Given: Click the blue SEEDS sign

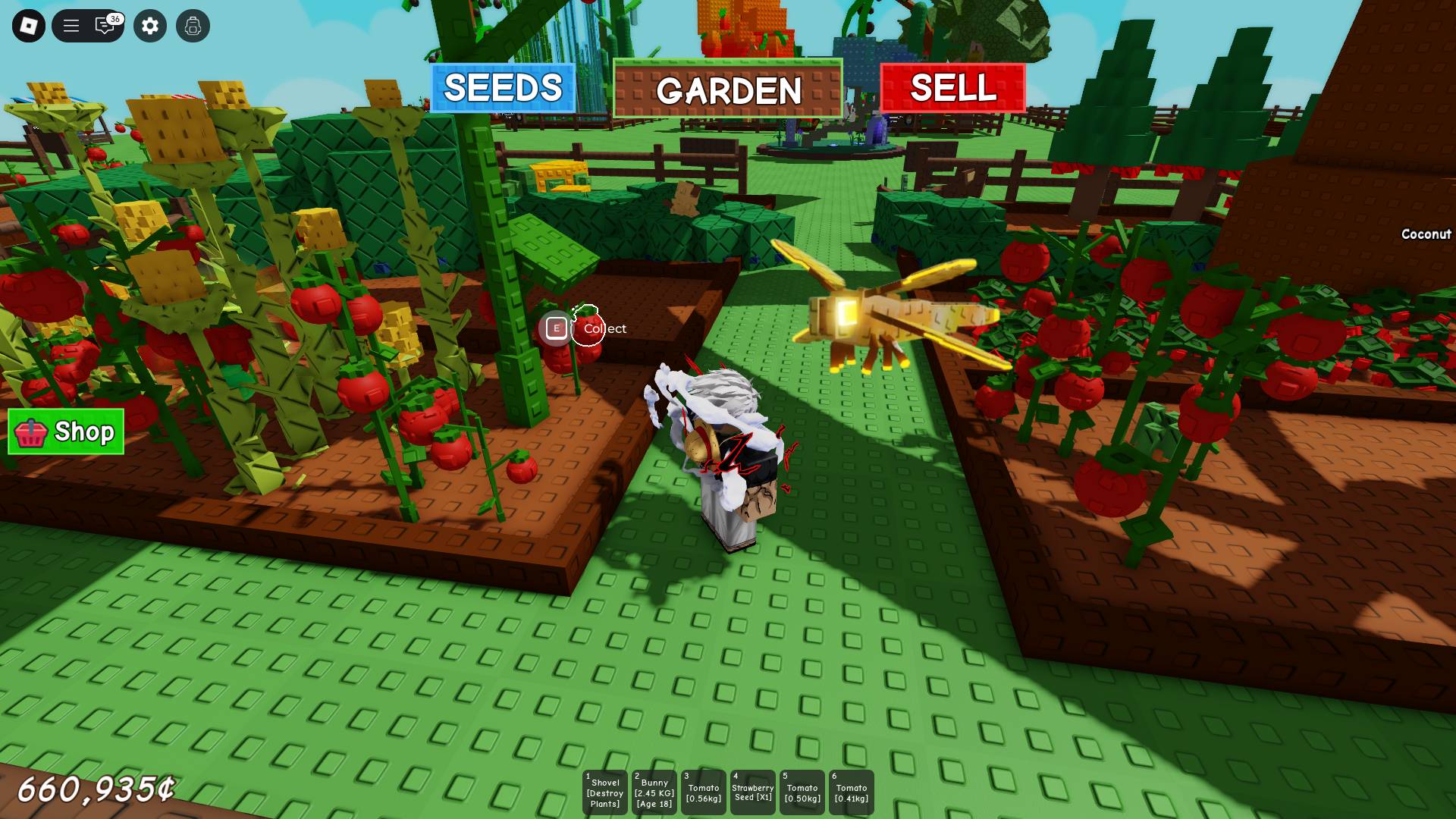Looking at the screenshot, I should (x=502, y=88).
